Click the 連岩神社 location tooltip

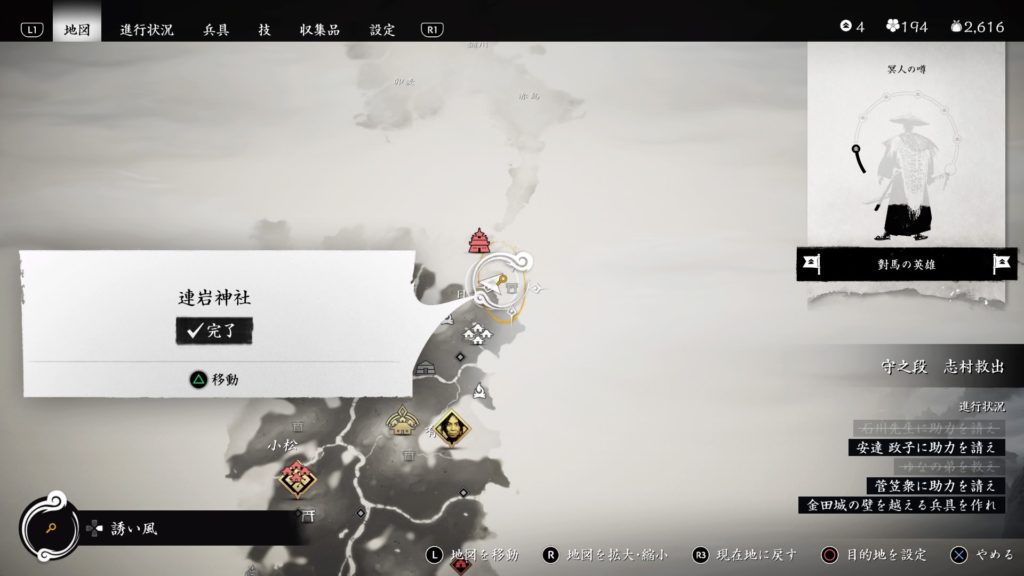216,320
